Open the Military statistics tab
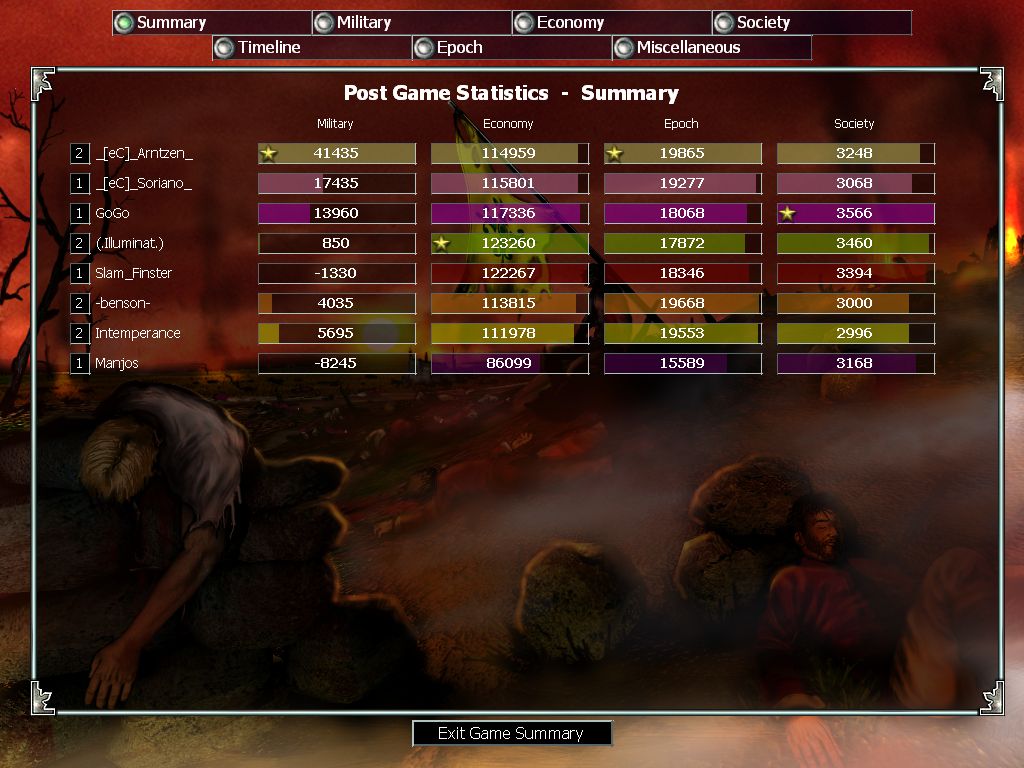Image resolution: width=1024 pixels, height=768 pixels. pyautogui.click(x=411, y=22)
